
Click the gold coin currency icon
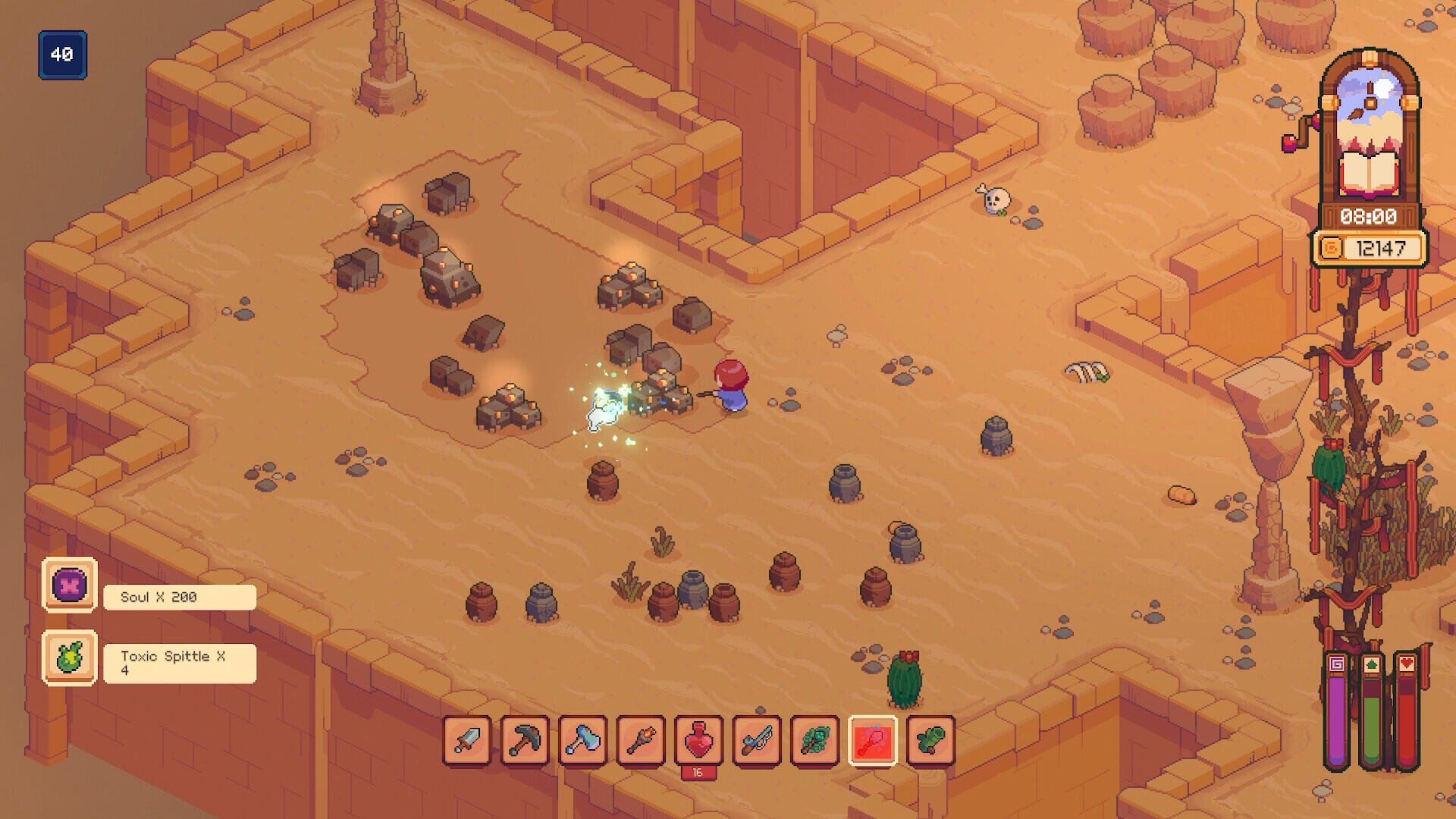point(1332,246)
